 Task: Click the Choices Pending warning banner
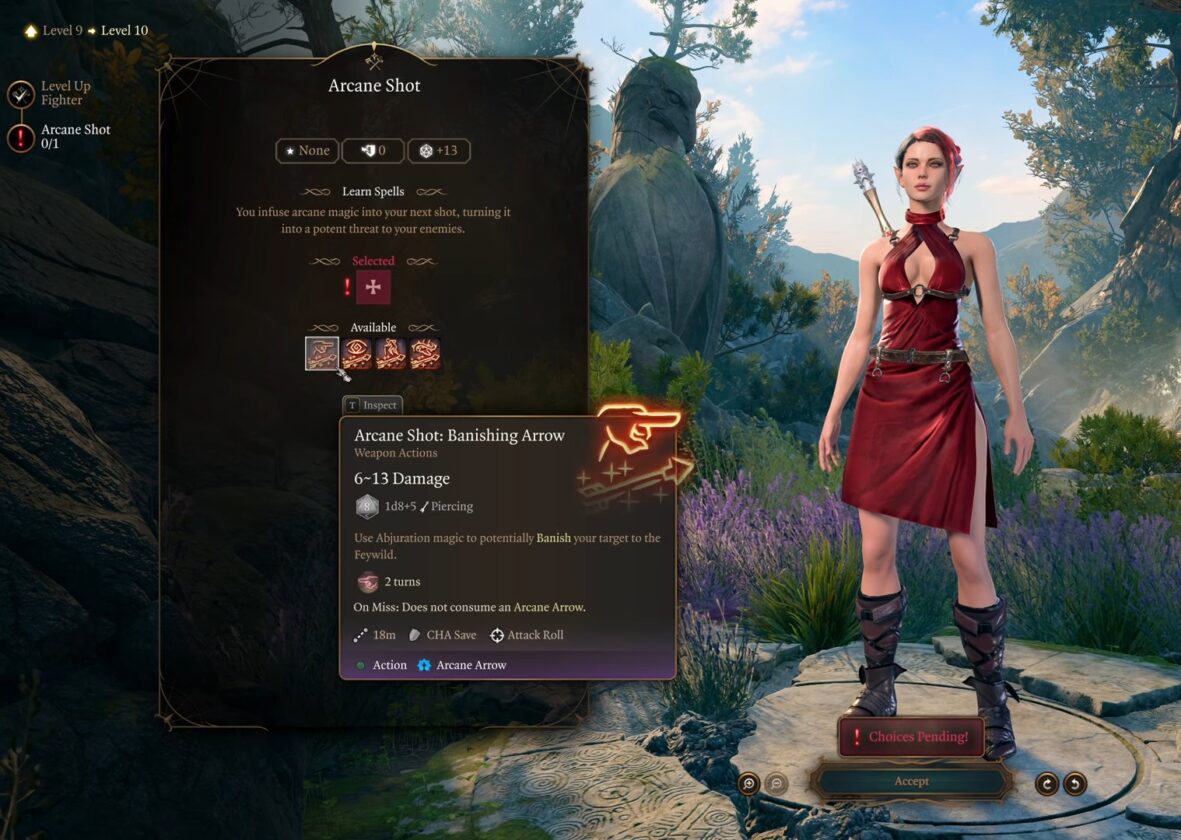pos(910,737)
